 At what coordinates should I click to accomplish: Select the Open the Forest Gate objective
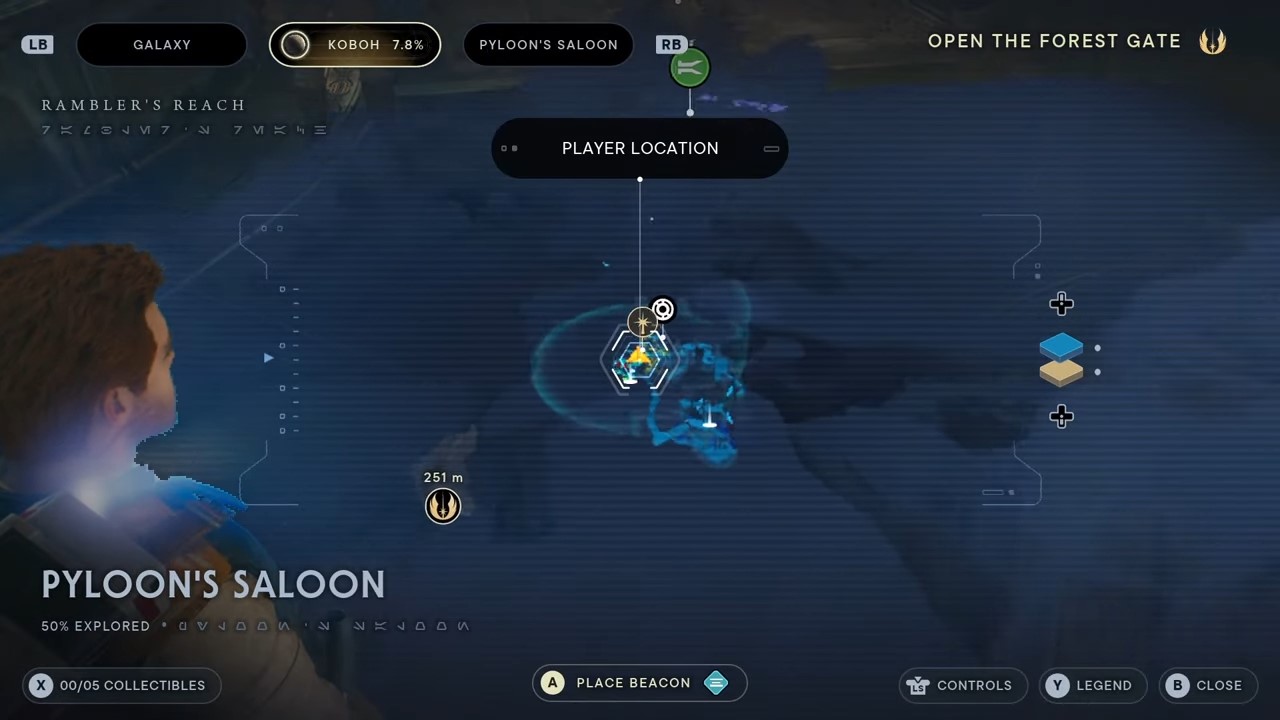click(x=1054, y=42)
